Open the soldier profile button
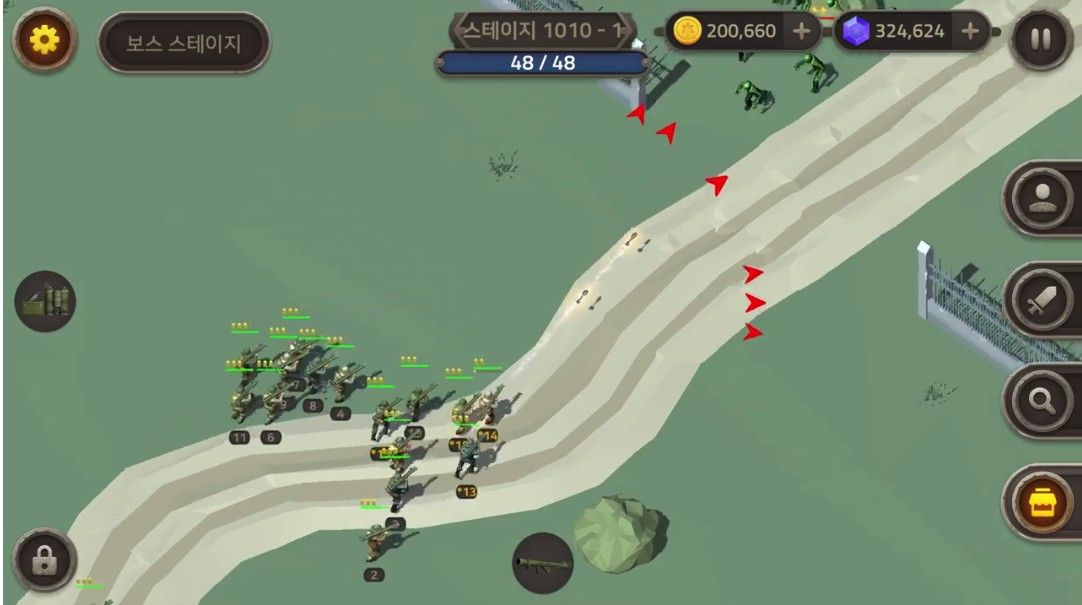The height and width of the screenshot is (605, 1082). (1044, 197)
